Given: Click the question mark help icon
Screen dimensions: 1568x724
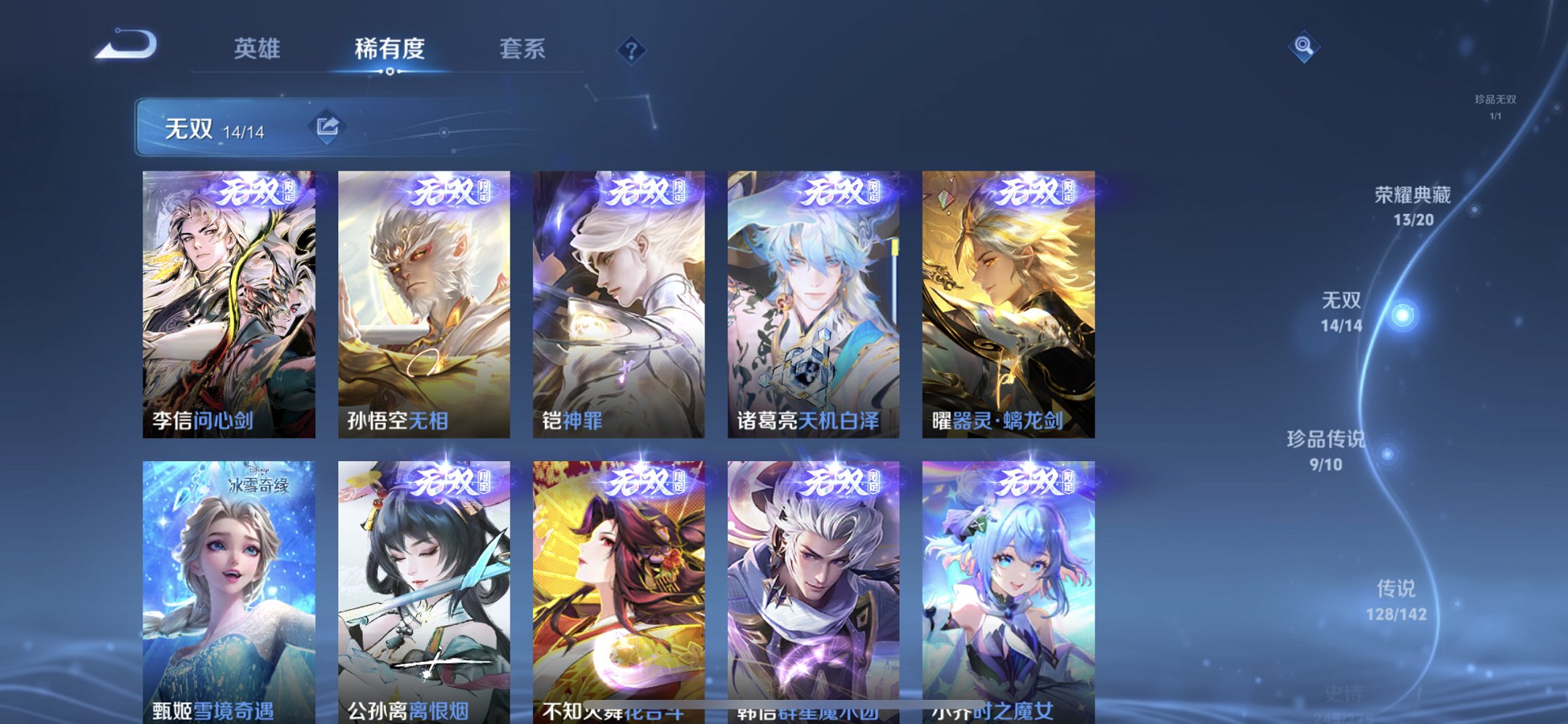Looking at the screenshot, I should [x=631, y=49].
